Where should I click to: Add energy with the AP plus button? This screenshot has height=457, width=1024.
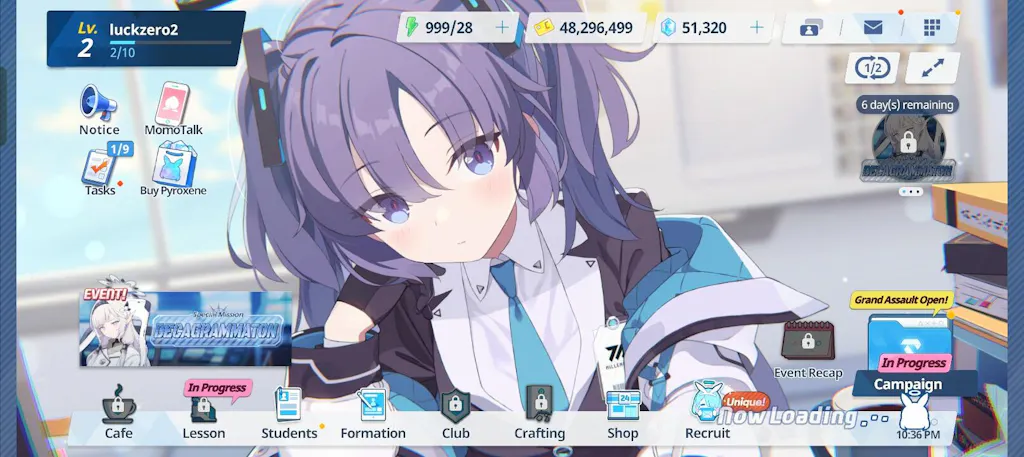point(502,28)
